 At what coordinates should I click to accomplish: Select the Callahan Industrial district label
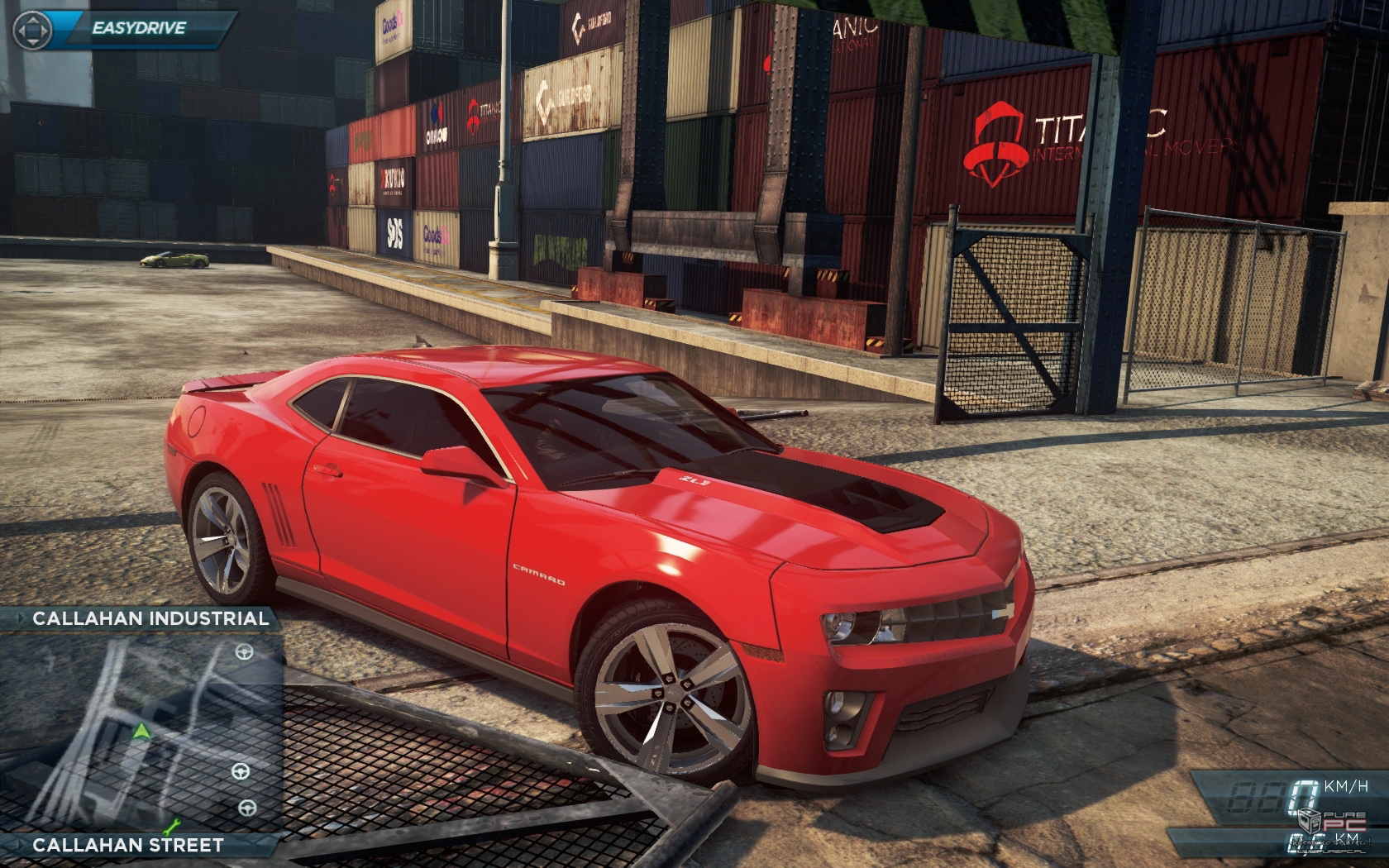tap(149, 618)
